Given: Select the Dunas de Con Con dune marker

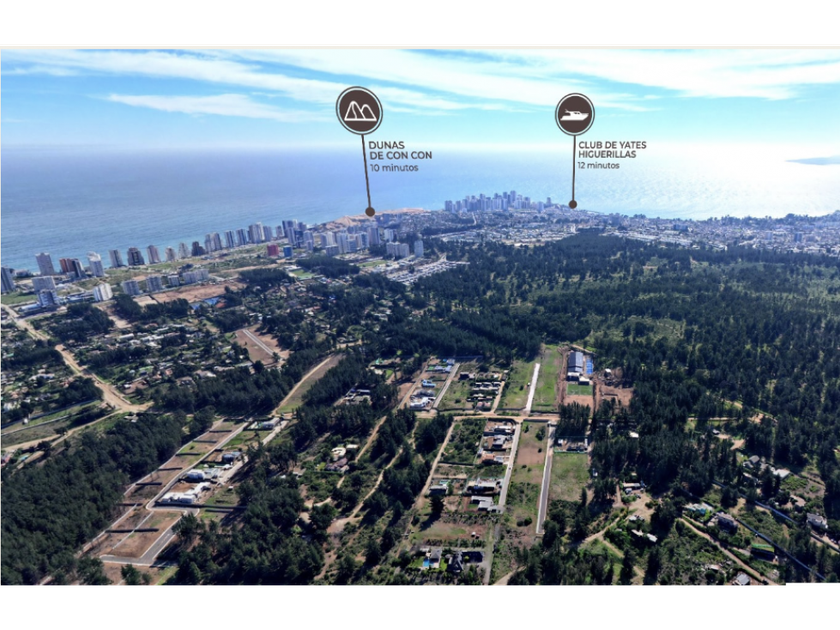Looking at the screenshot, I should [359, 111].
